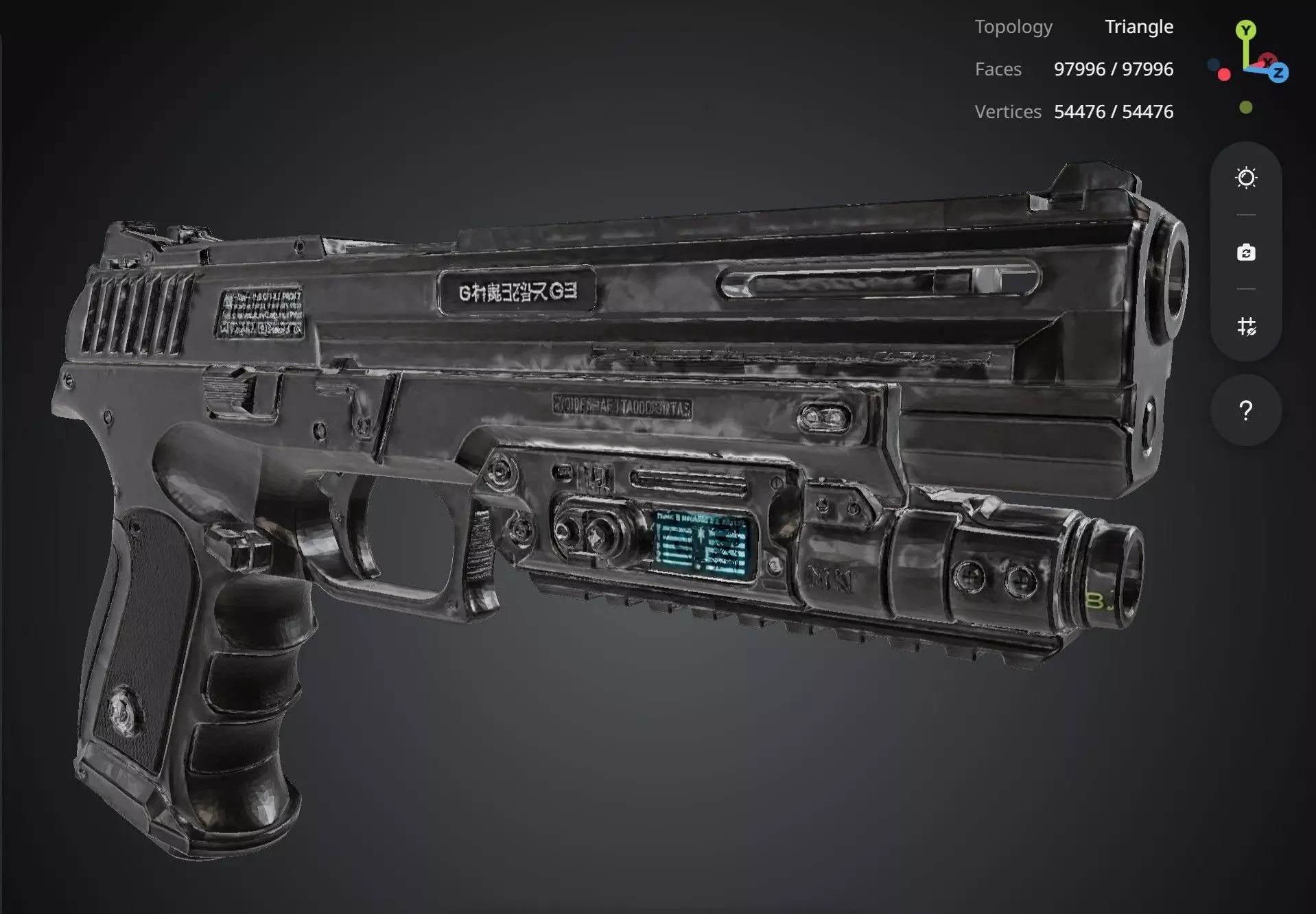Snap view using the dim green gizmo dot

click(x=1246, y=107)
